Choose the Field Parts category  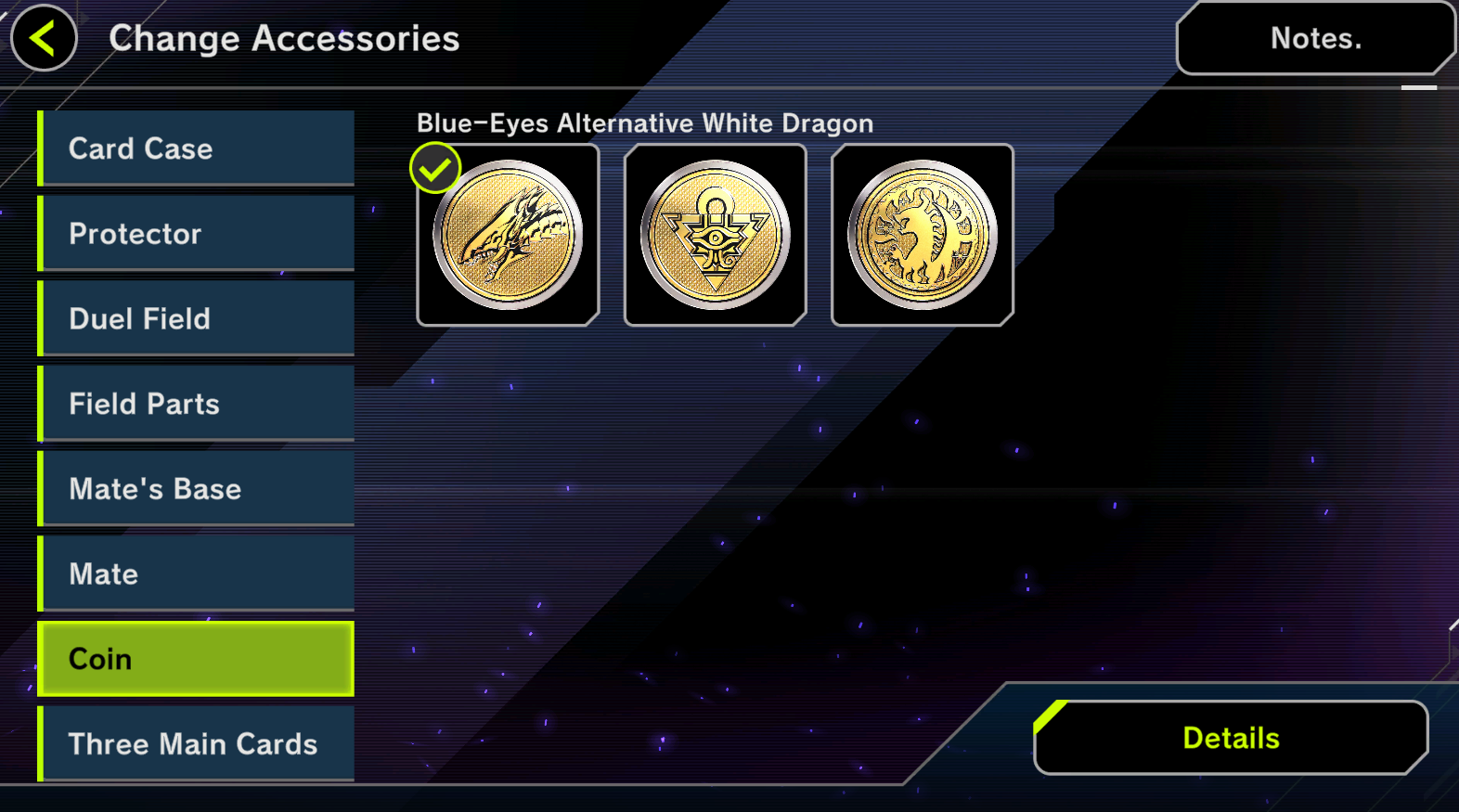tap(197, 404)
